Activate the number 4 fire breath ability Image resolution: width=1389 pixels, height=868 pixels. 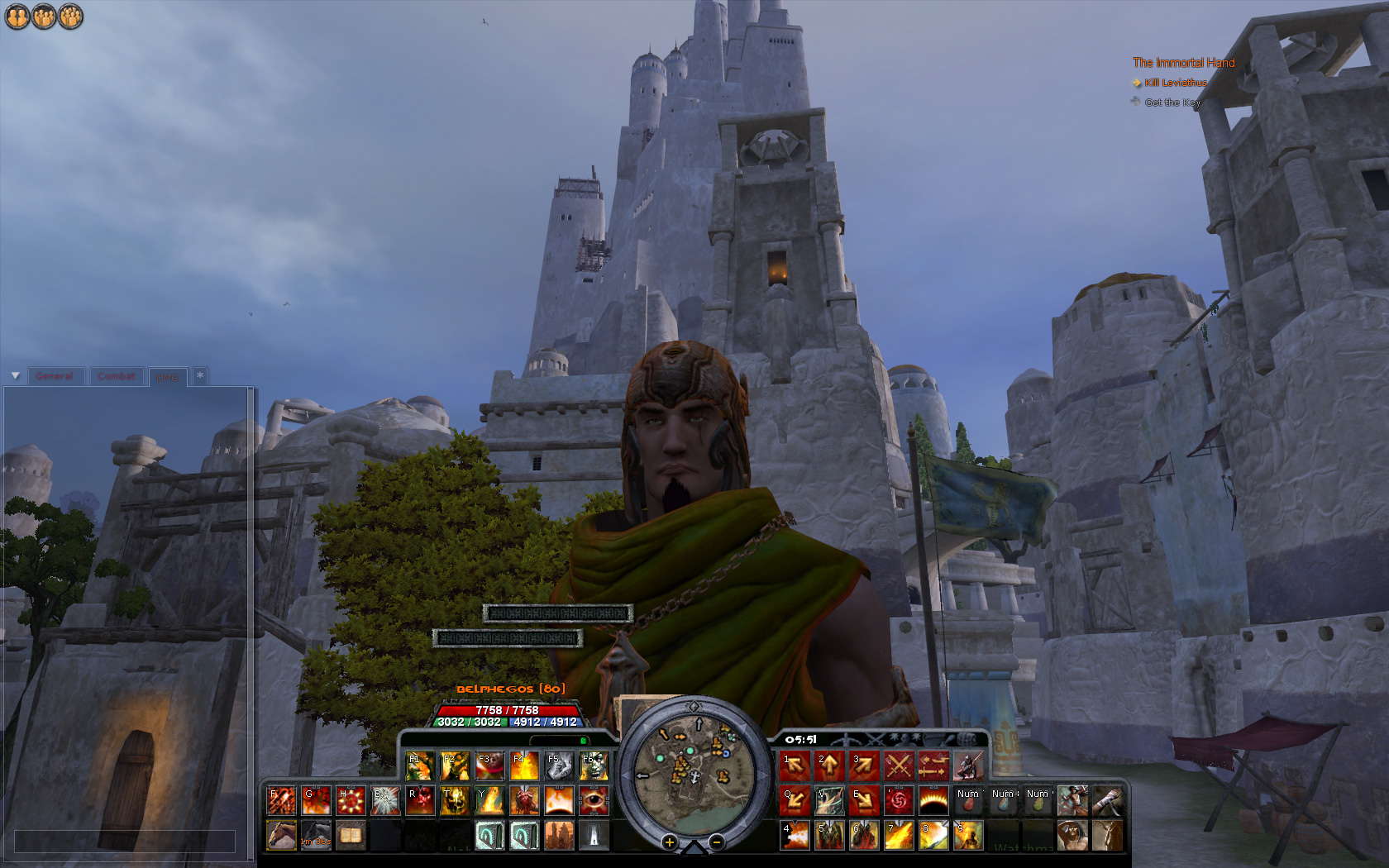pos(795,835)
